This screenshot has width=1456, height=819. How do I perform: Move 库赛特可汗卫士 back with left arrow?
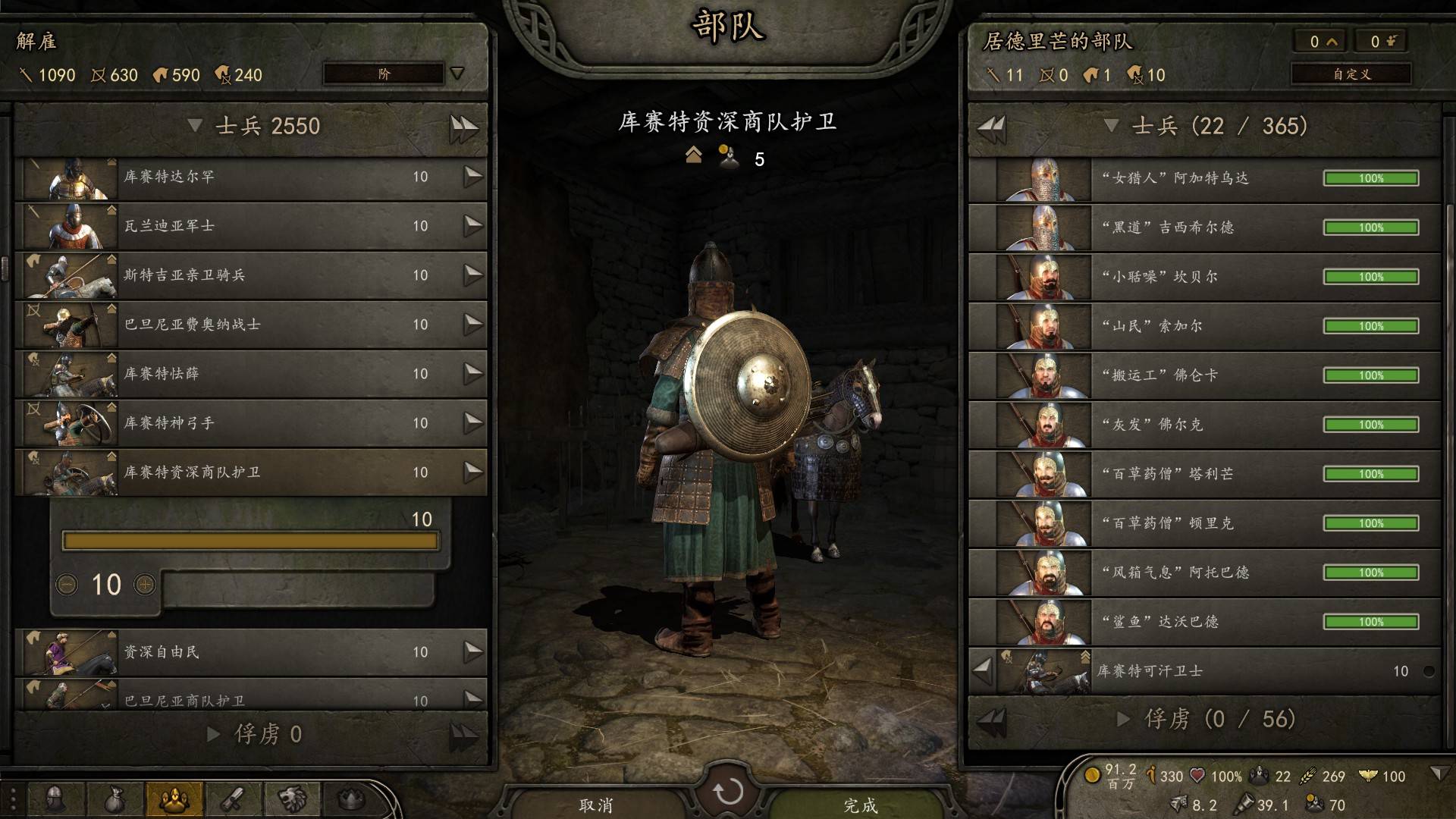coord(983,670)
